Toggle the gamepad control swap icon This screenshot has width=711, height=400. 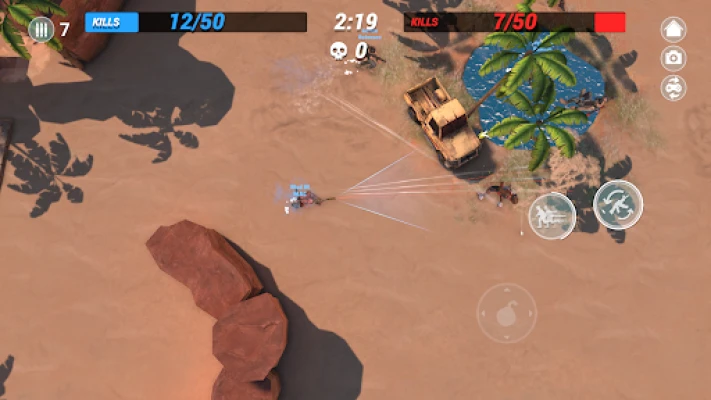click(x=674, y=88)
